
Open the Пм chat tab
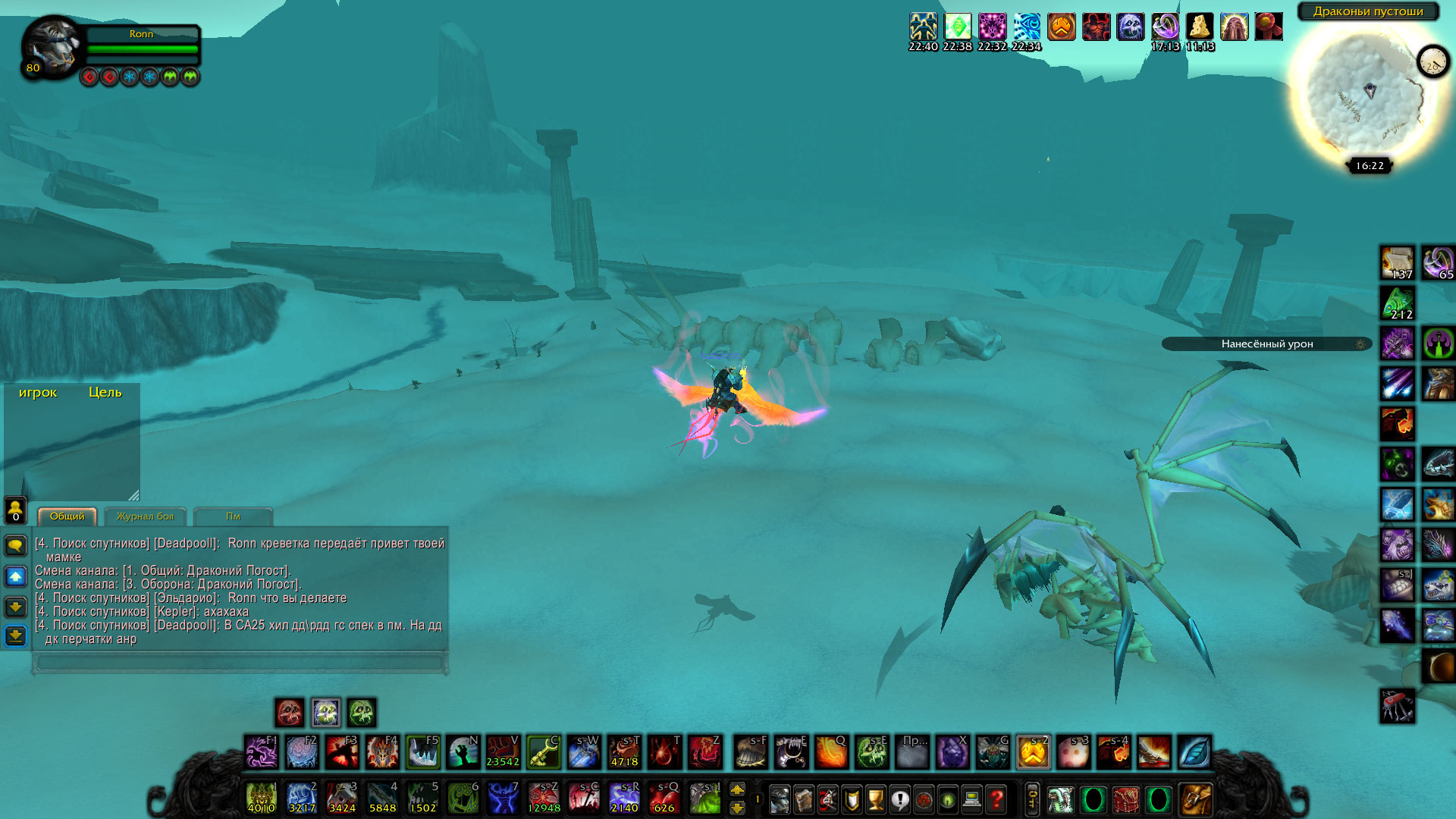point(233,516)
